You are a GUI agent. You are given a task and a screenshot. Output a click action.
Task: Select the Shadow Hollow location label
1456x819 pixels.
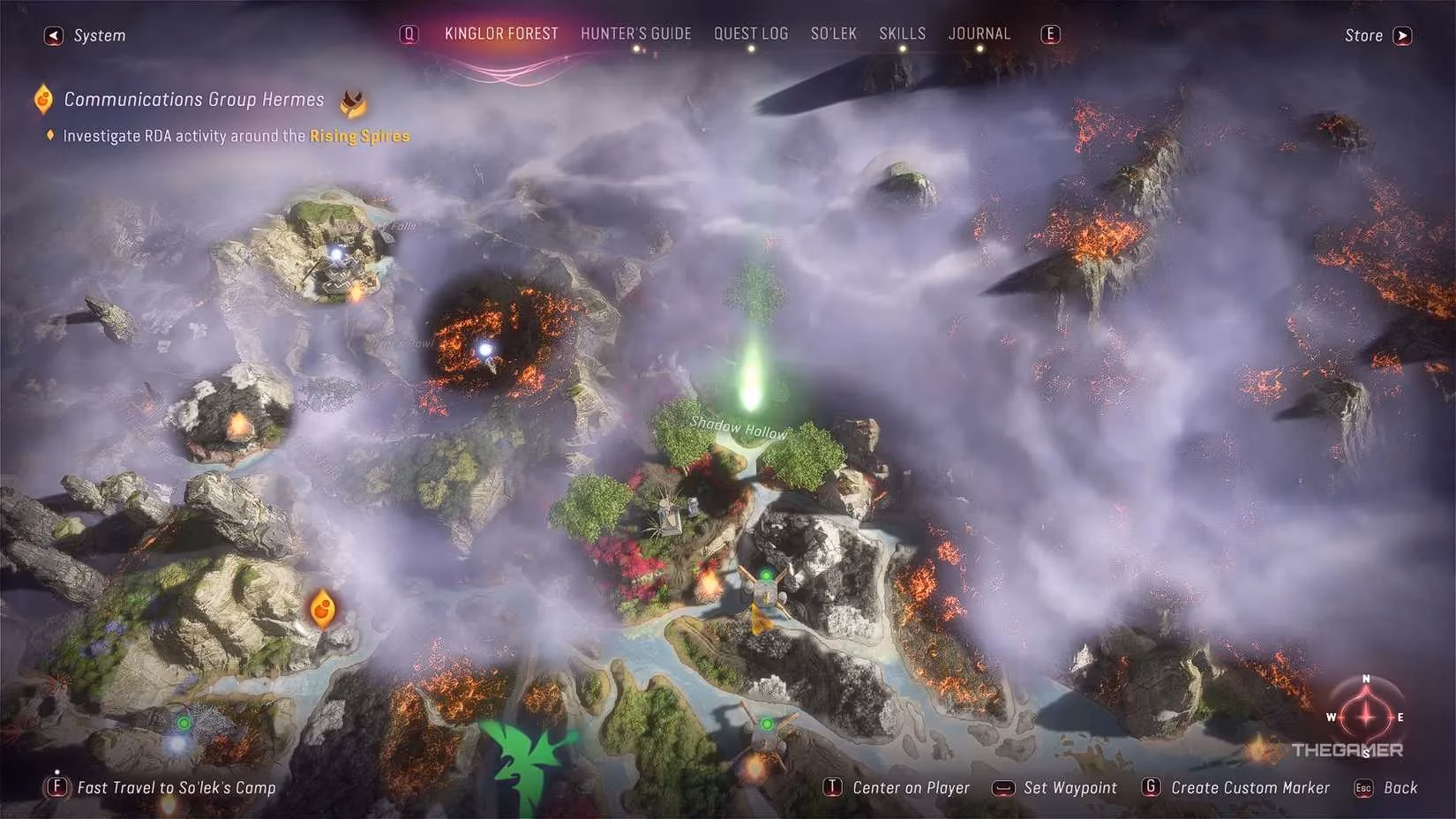coord(739,428)
